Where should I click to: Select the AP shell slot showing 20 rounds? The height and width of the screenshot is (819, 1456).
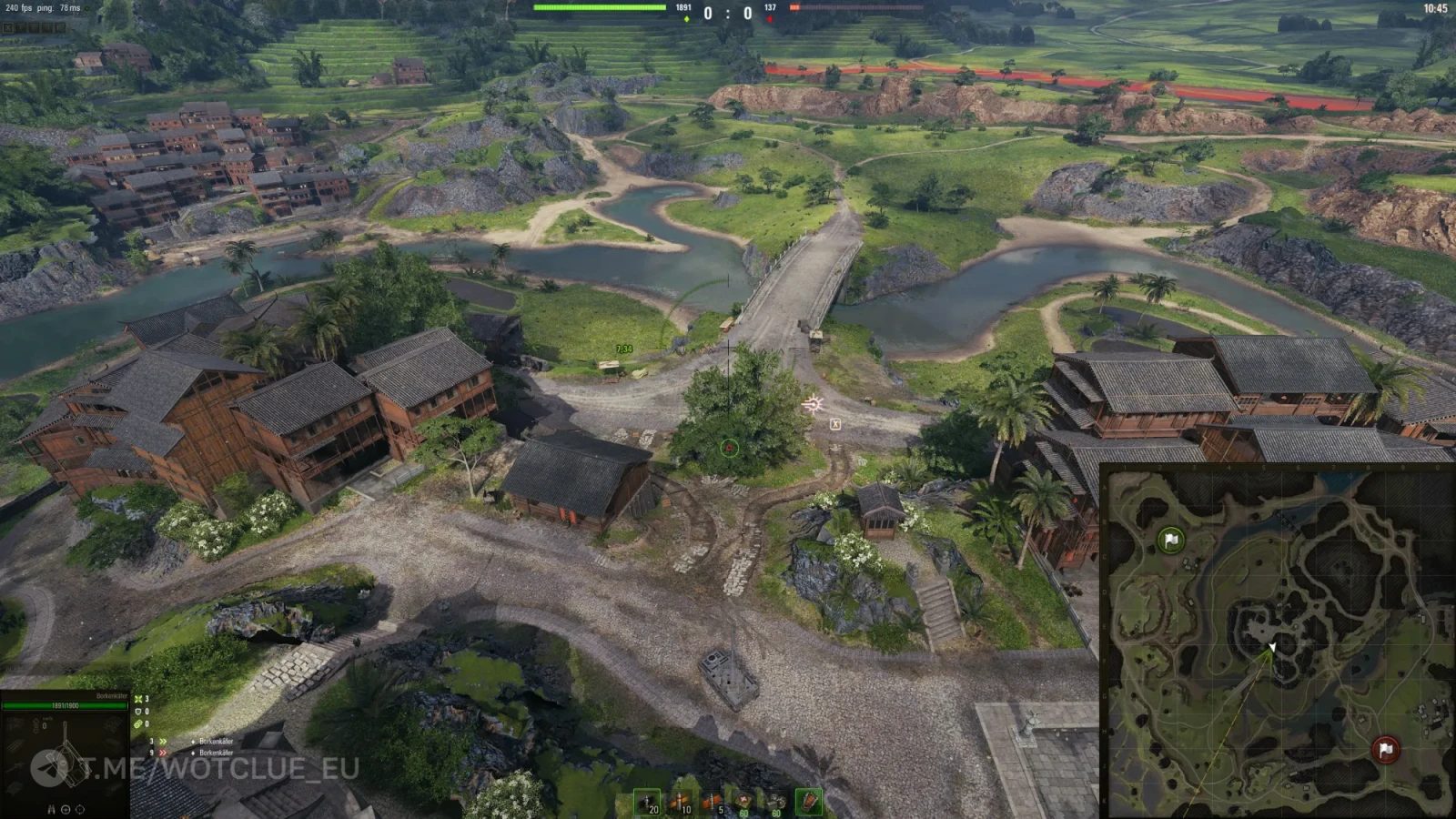point(647,801)
